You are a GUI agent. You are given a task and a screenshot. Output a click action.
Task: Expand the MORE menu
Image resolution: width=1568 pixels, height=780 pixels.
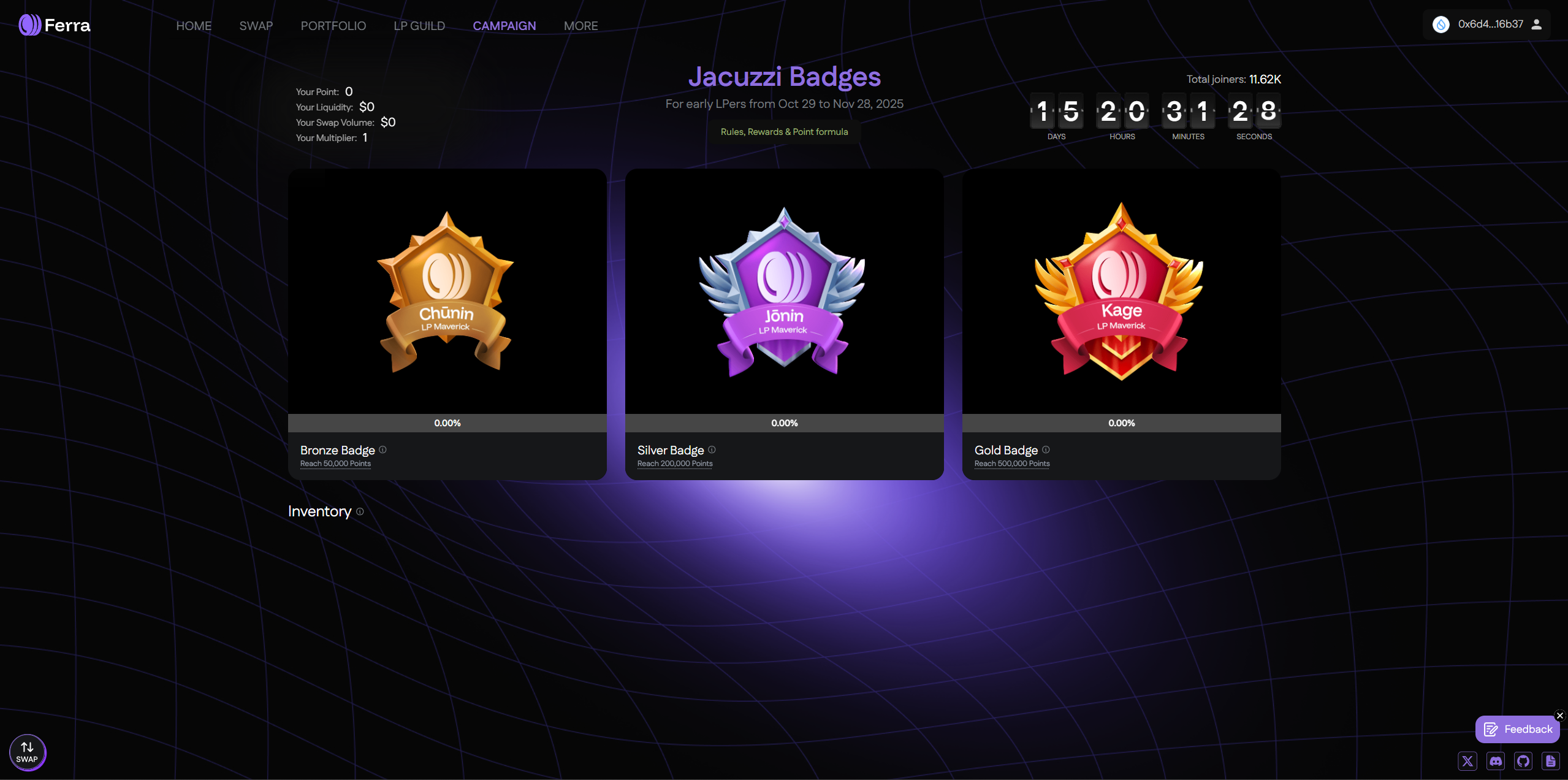[580, 26]
